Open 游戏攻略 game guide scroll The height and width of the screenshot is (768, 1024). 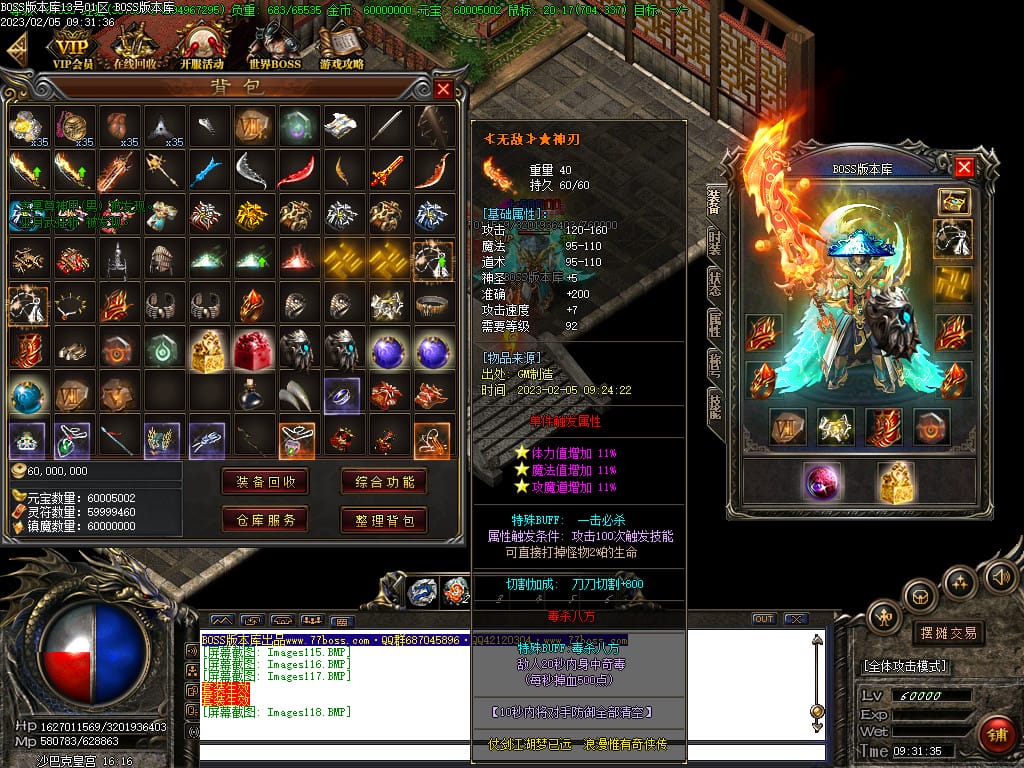pyautogui.click(x=342, y=49)
